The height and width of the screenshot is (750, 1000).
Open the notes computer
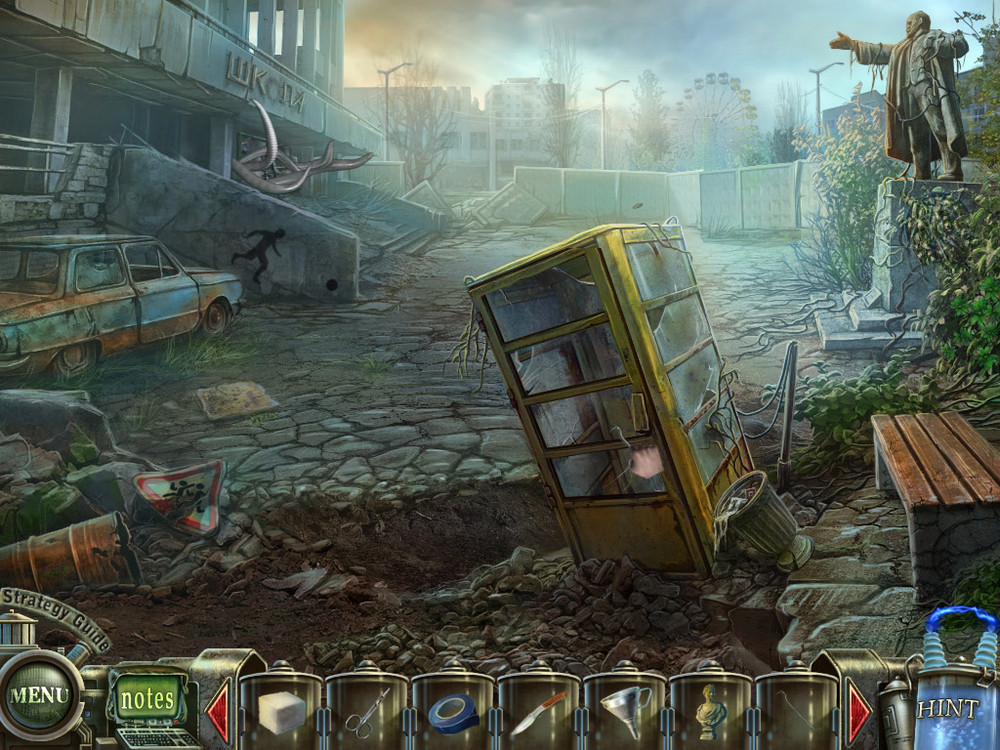coord(147,699)
